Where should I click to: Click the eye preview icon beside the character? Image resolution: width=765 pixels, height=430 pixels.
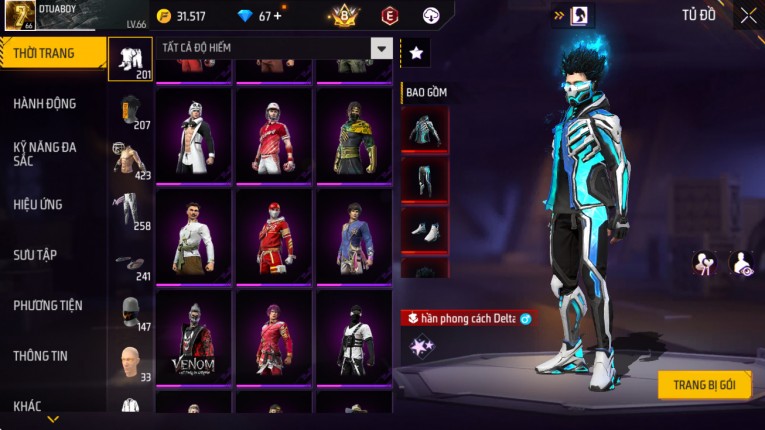point(741,263)
